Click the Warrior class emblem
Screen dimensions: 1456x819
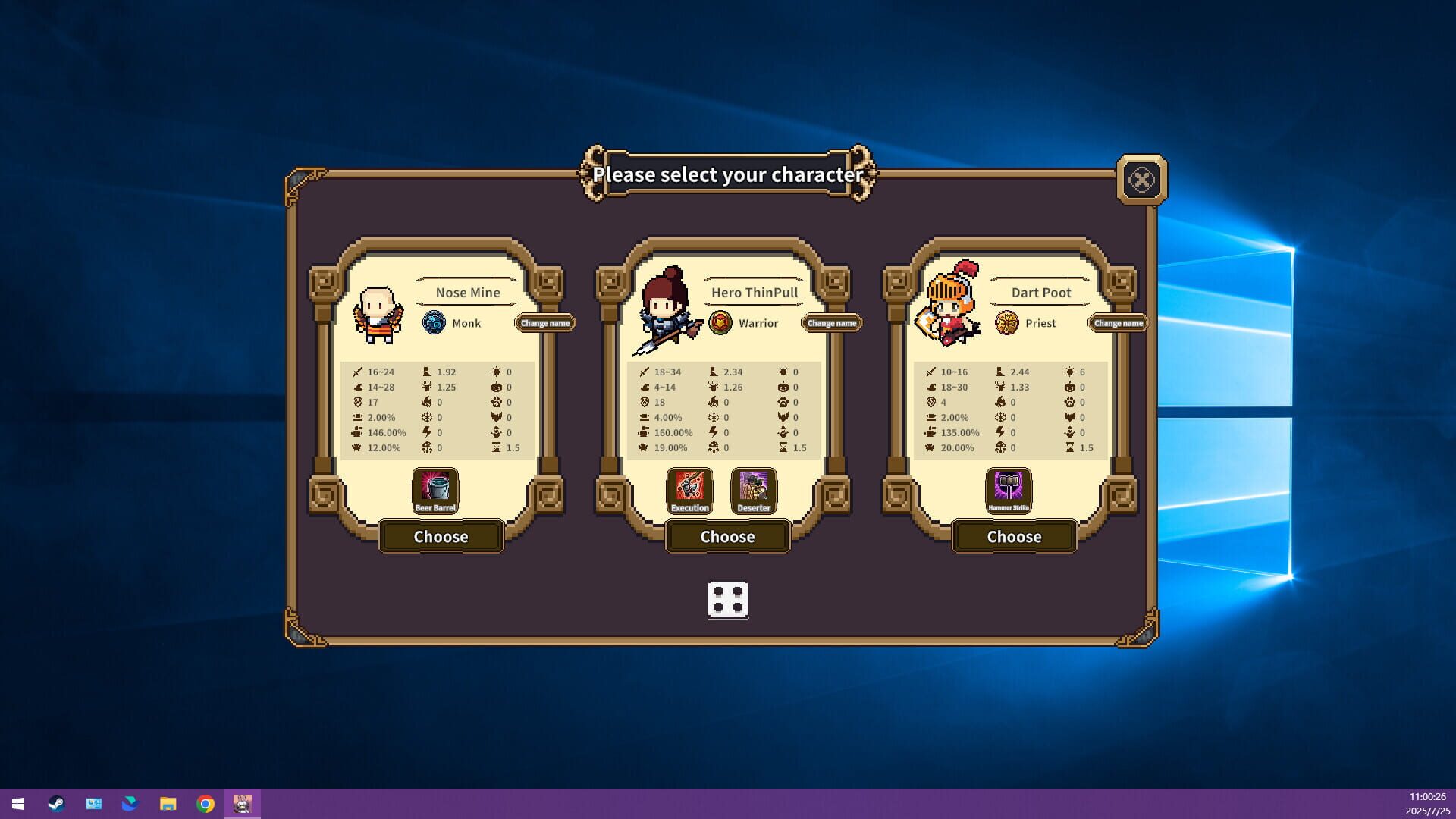(x=720, y=322)
